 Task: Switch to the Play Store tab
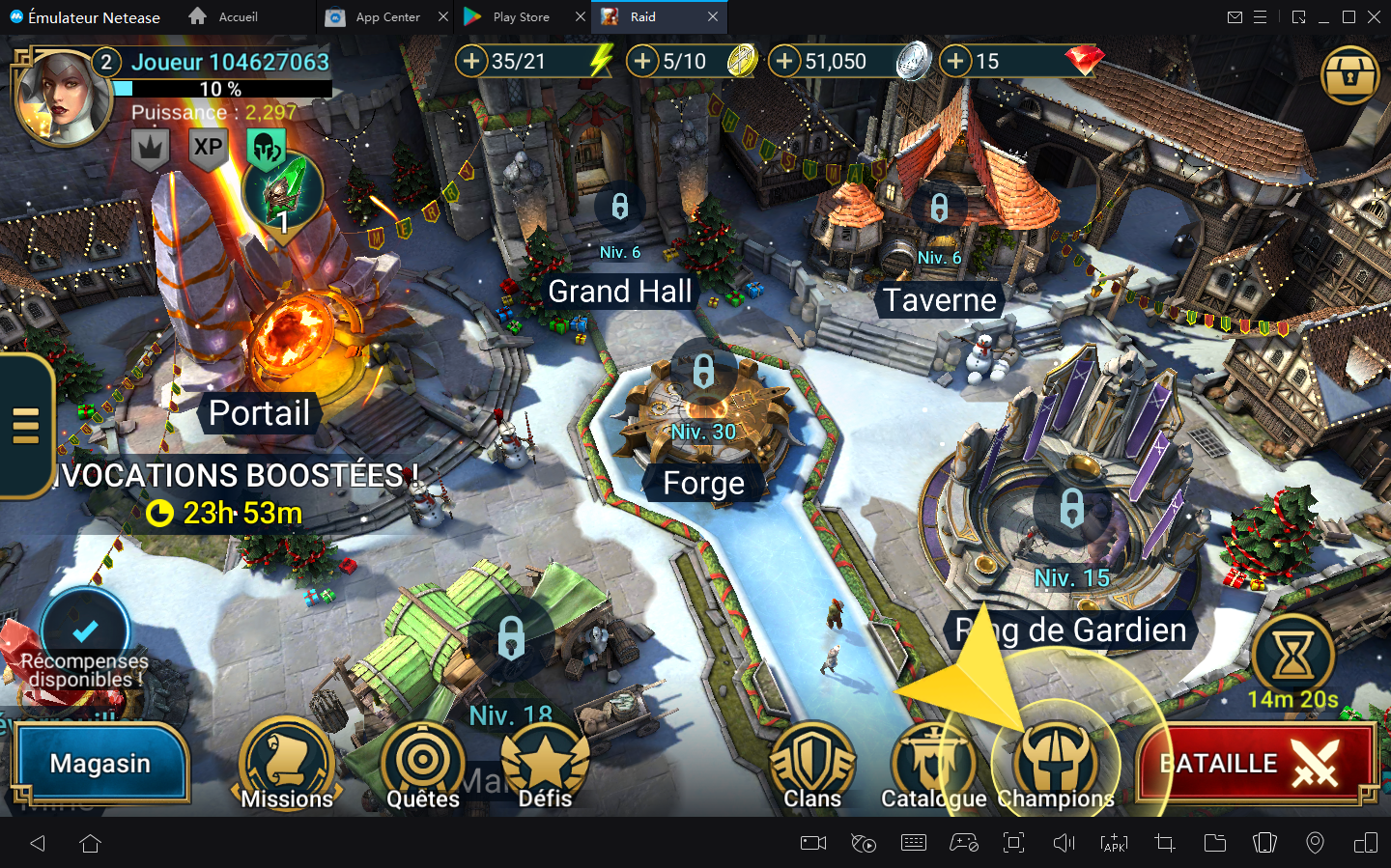520,17
